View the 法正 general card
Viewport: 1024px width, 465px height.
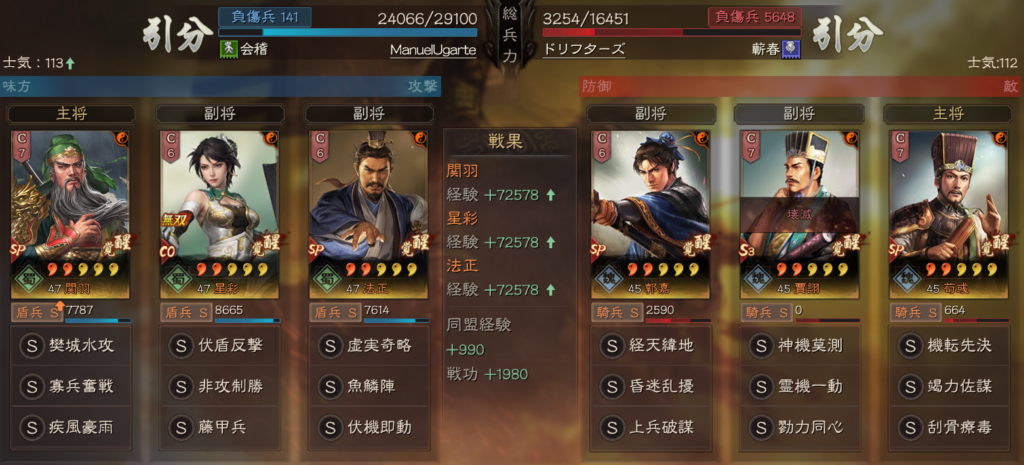click(368, 212)
